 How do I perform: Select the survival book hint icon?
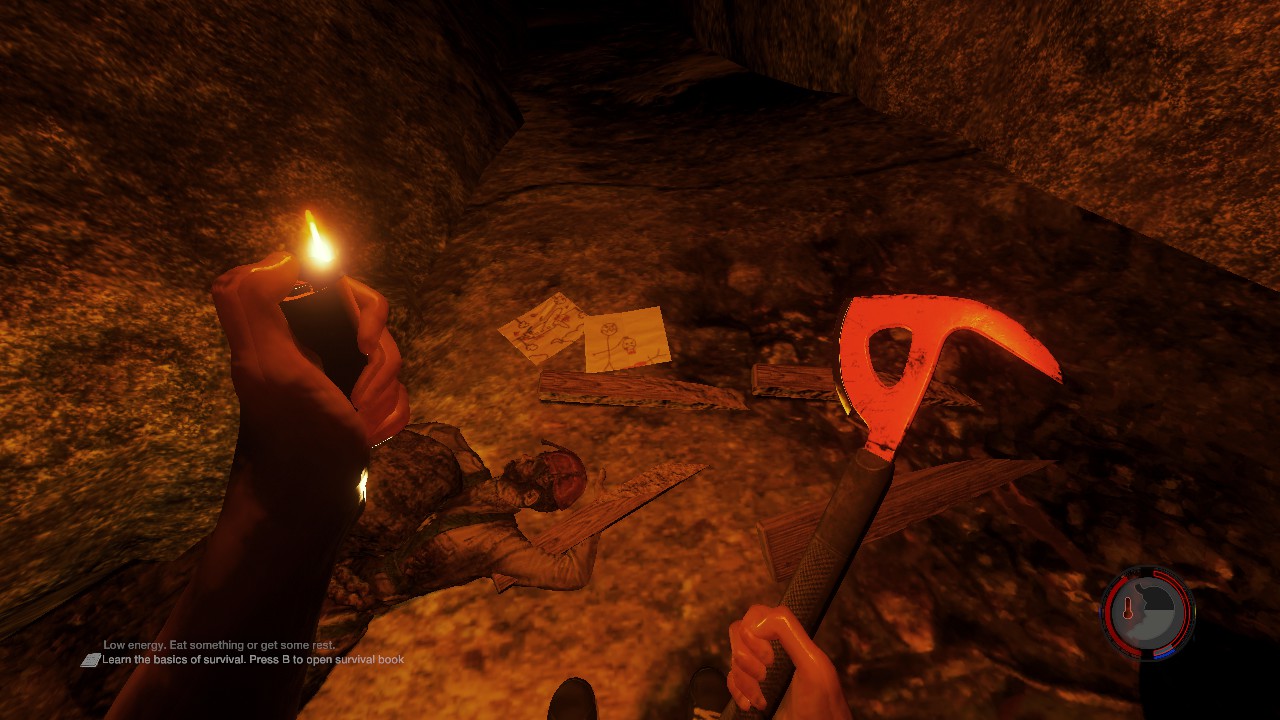coord(90,660)
